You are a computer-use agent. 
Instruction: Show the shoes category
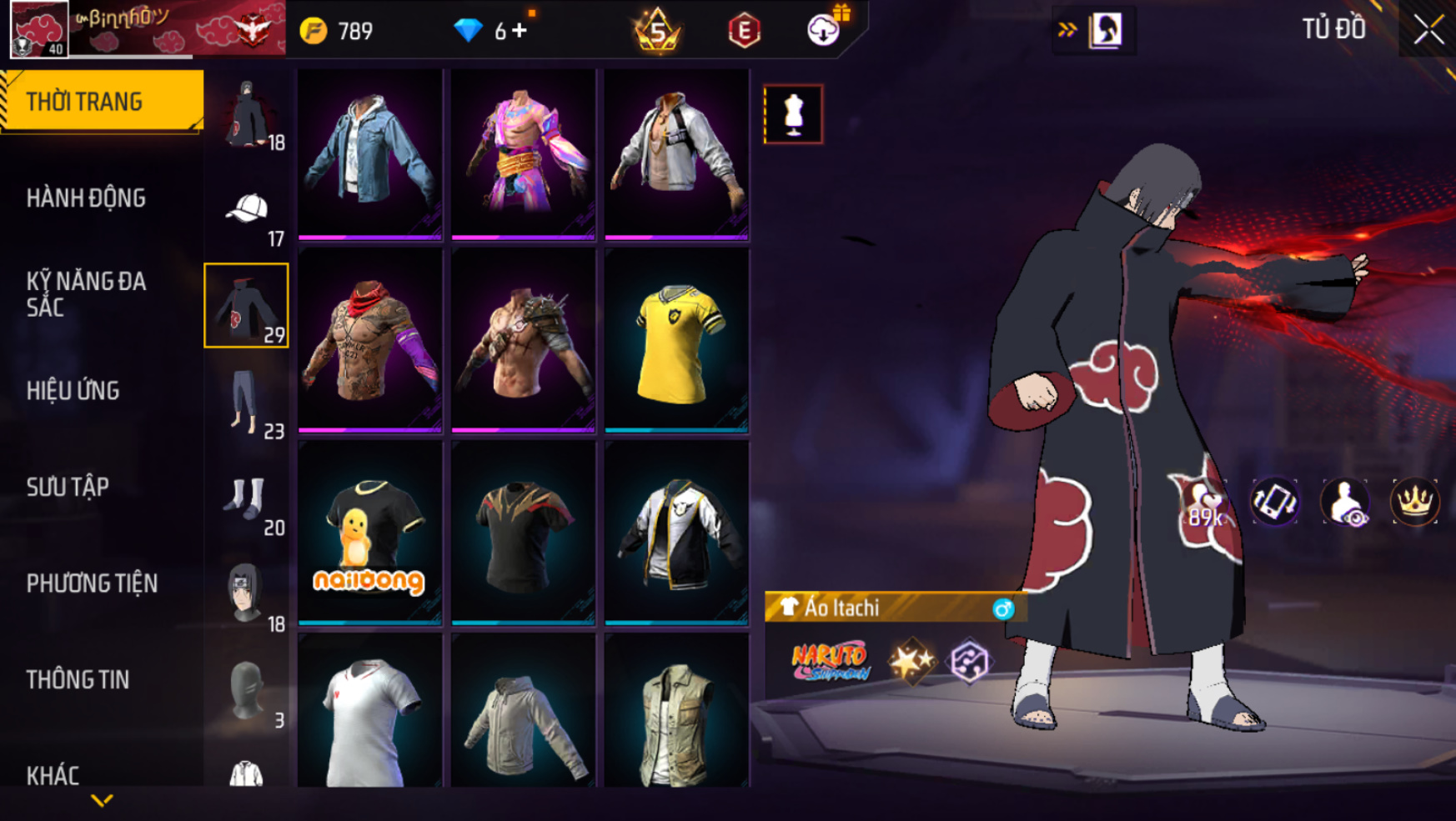point(247,498)
